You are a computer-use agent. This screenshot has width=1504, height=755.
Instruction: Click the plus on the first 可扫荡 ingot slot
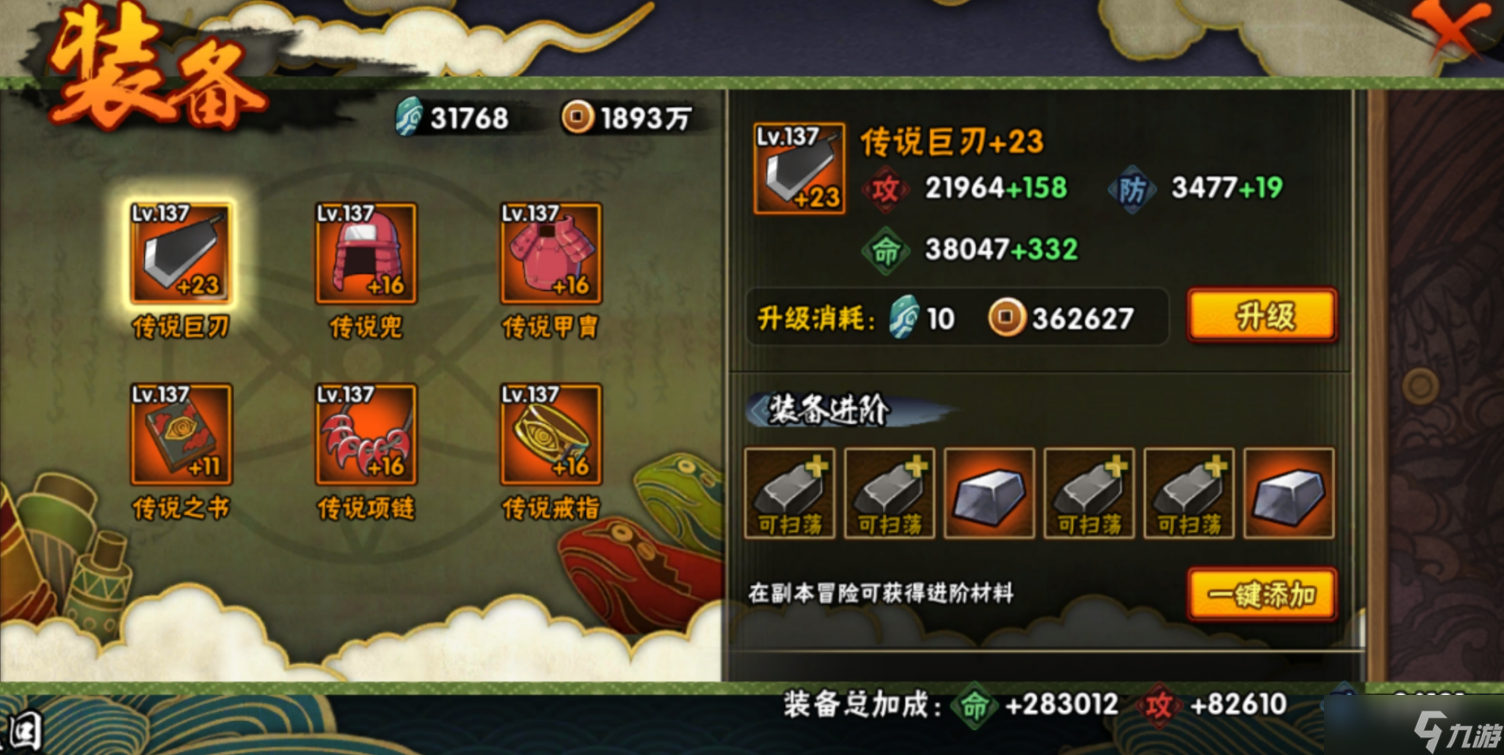pos(816,463)
